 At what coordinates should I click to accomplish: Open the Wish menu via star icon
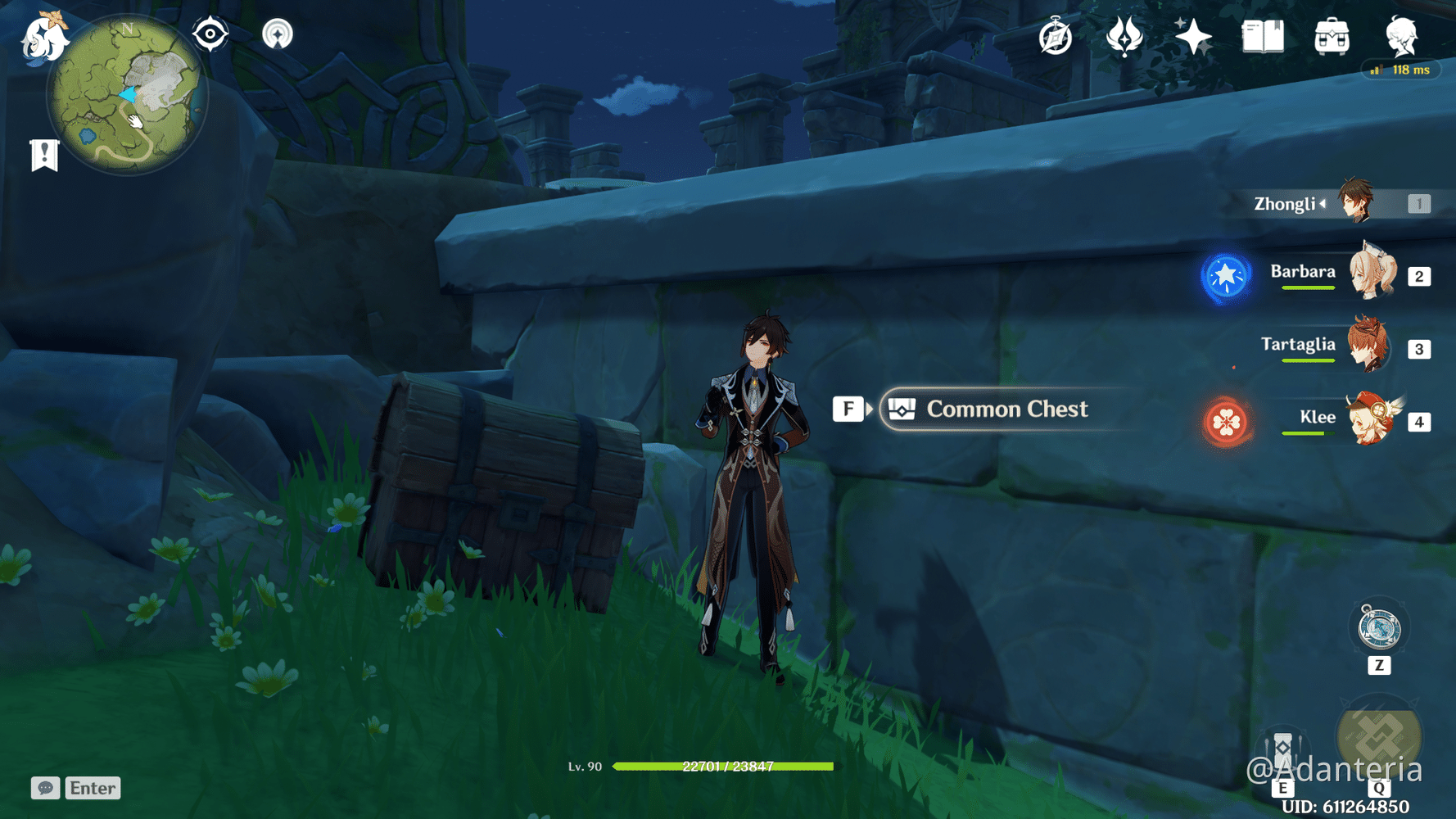tap(1192, 35)
